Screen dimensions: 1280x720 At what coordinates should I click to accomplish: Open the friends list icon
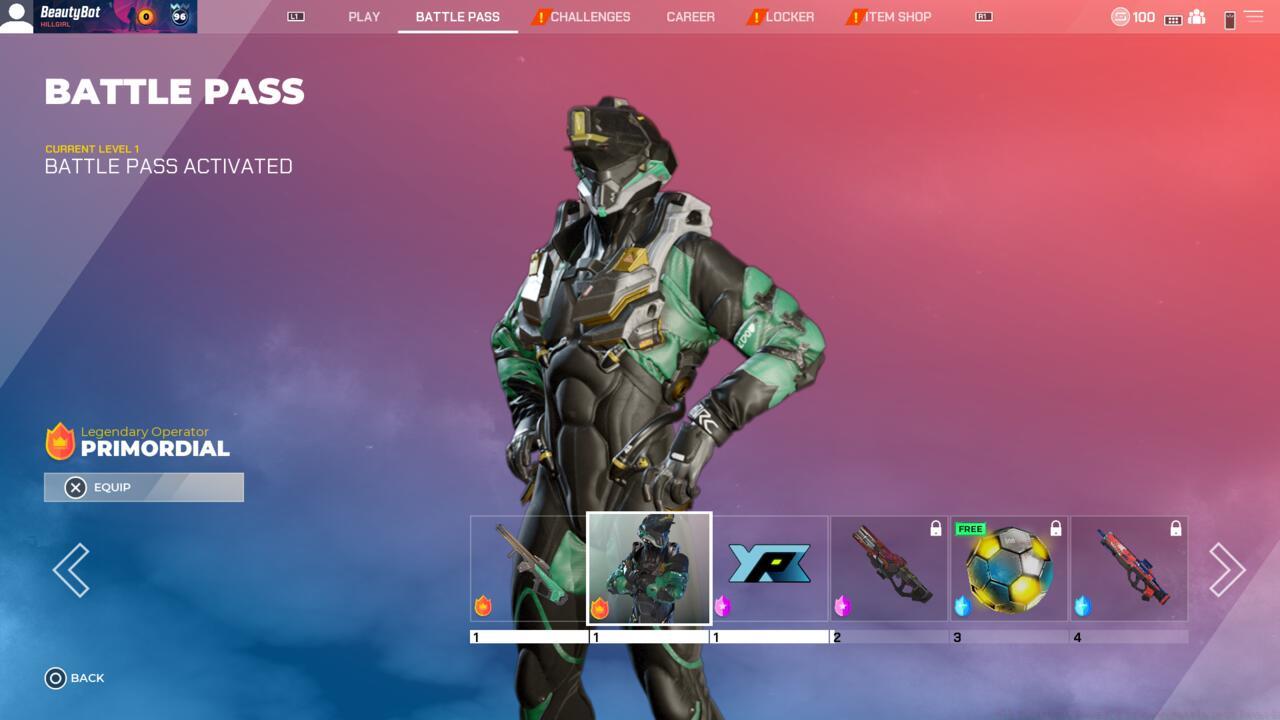pyautogui.click(x=1196, y=17)
